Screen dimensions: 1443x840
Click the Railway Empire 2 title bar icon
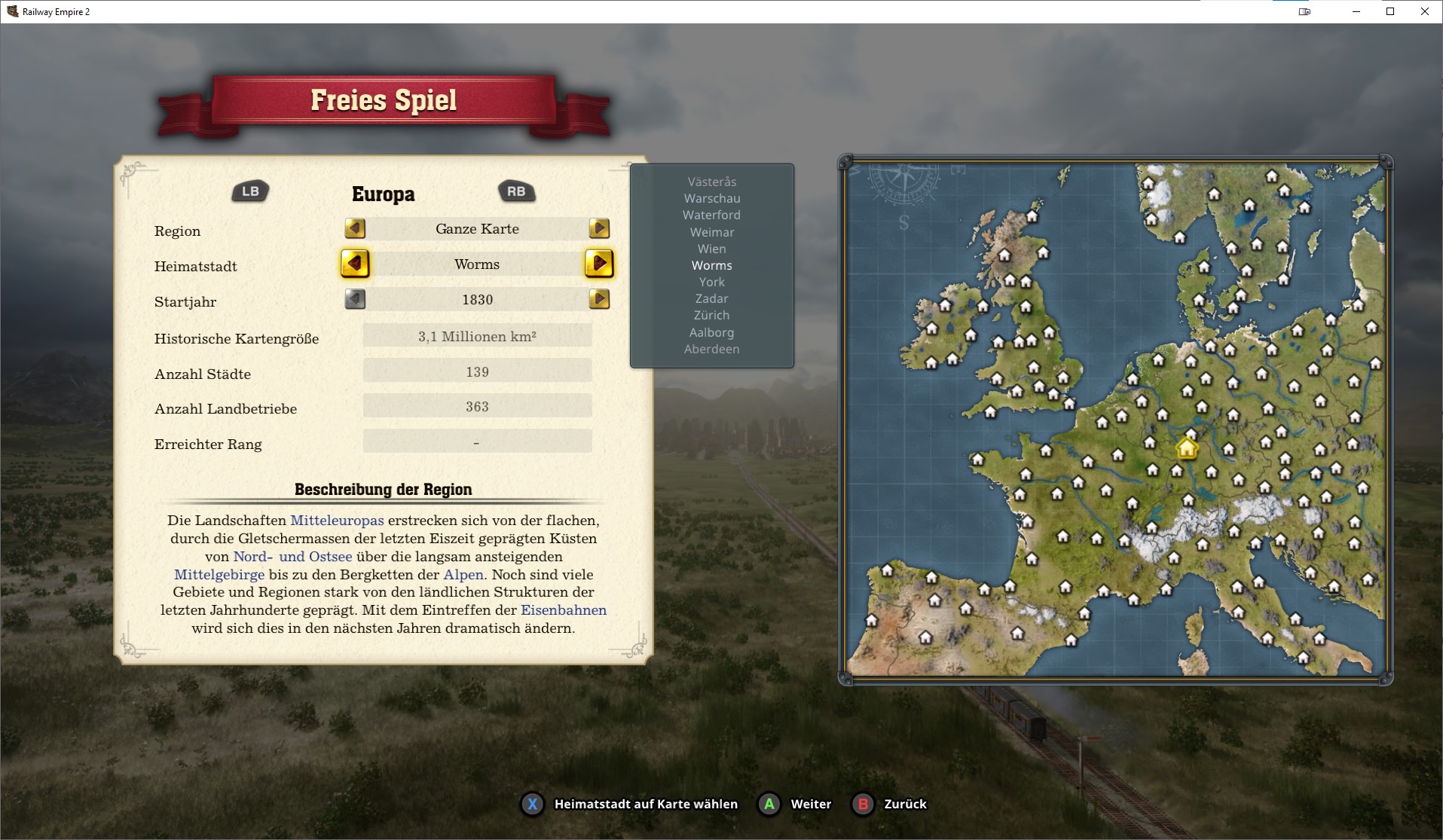tap(11, 11)
